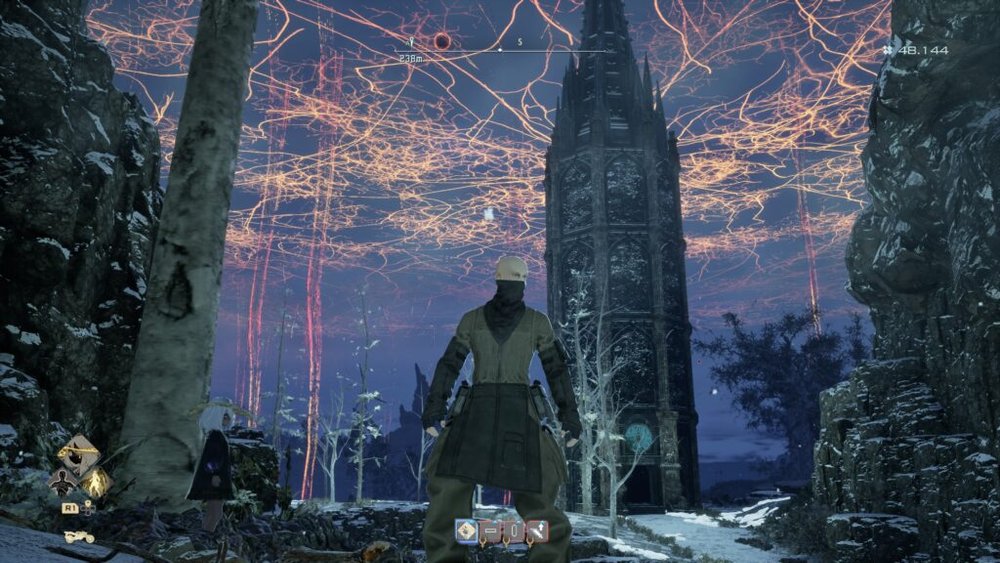Click the compass bar's center dot

pyautogui.click(x=500, y=49)
